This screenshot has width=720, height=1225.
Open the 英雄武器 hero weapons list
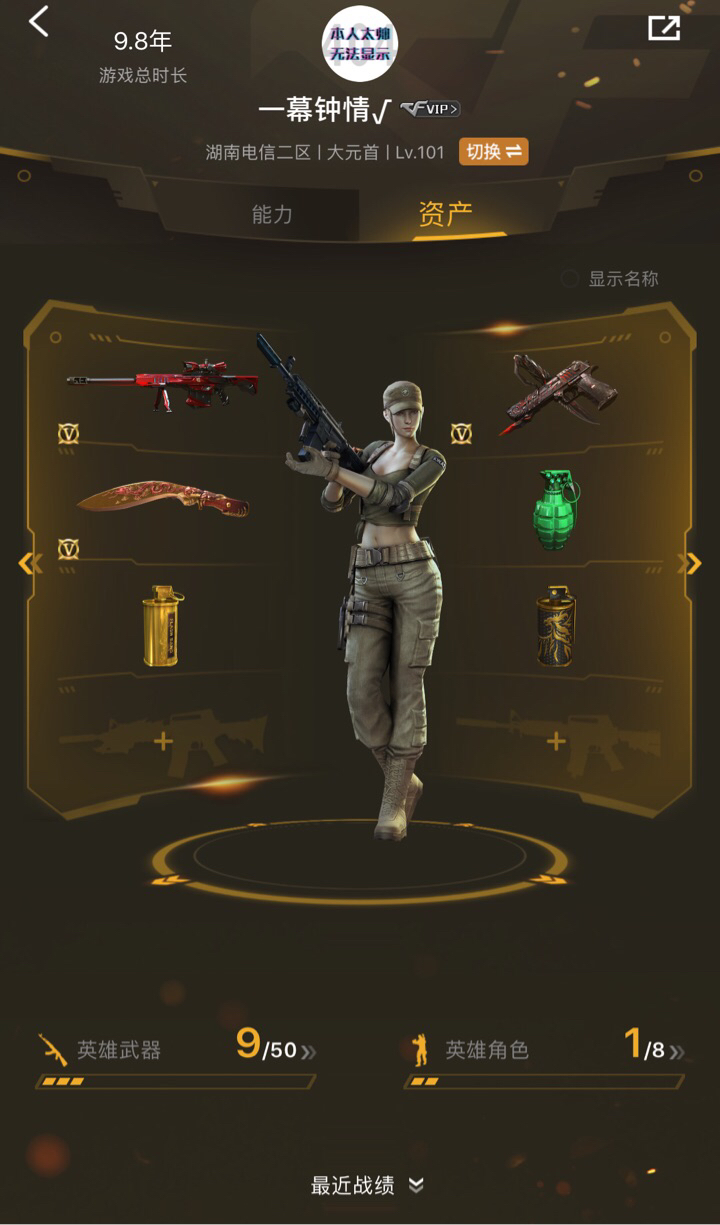click(176, 1050)
